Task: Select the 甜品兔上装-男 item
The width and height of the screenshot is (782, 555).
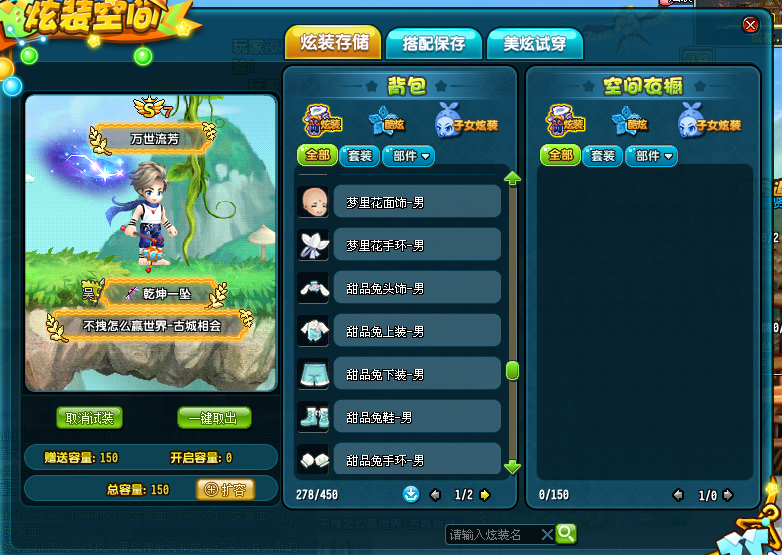Action: coord(416,331)
